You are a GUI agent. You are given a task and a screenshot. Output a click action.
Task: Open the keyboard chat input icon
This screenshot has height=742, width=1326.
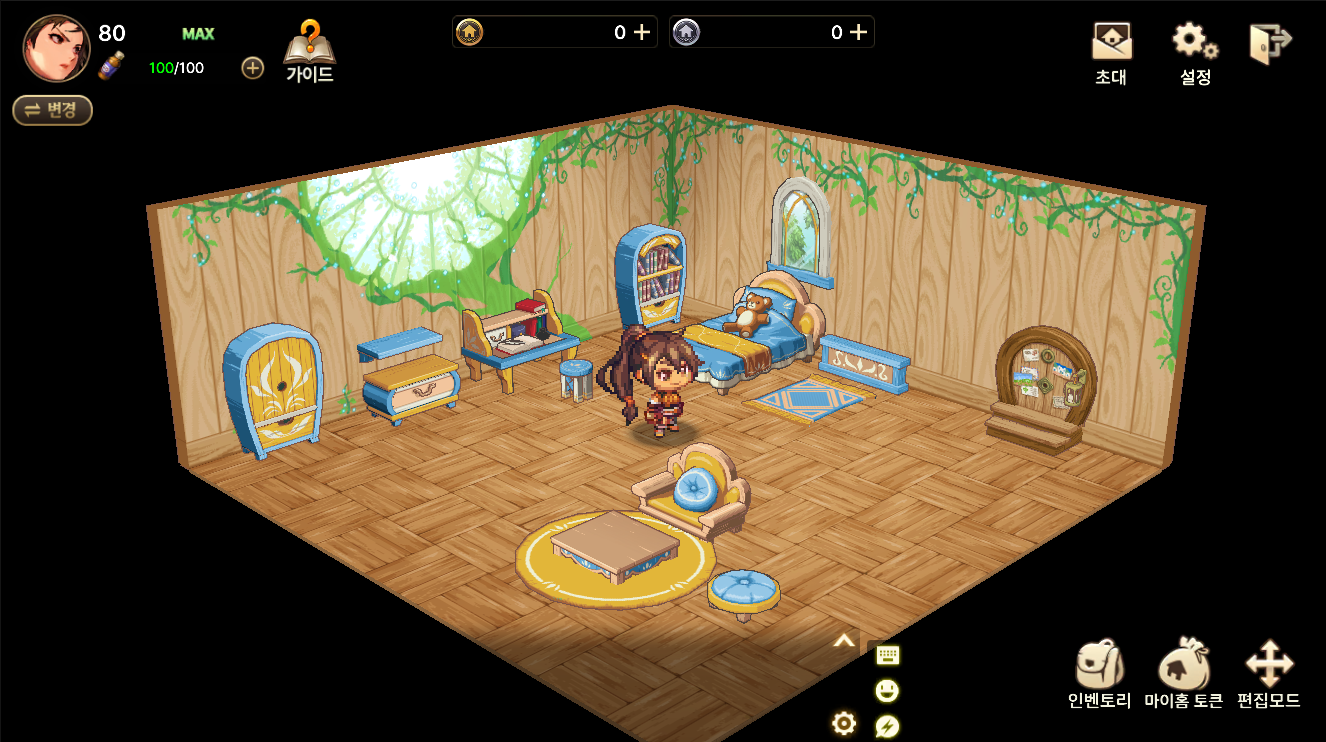887,655
